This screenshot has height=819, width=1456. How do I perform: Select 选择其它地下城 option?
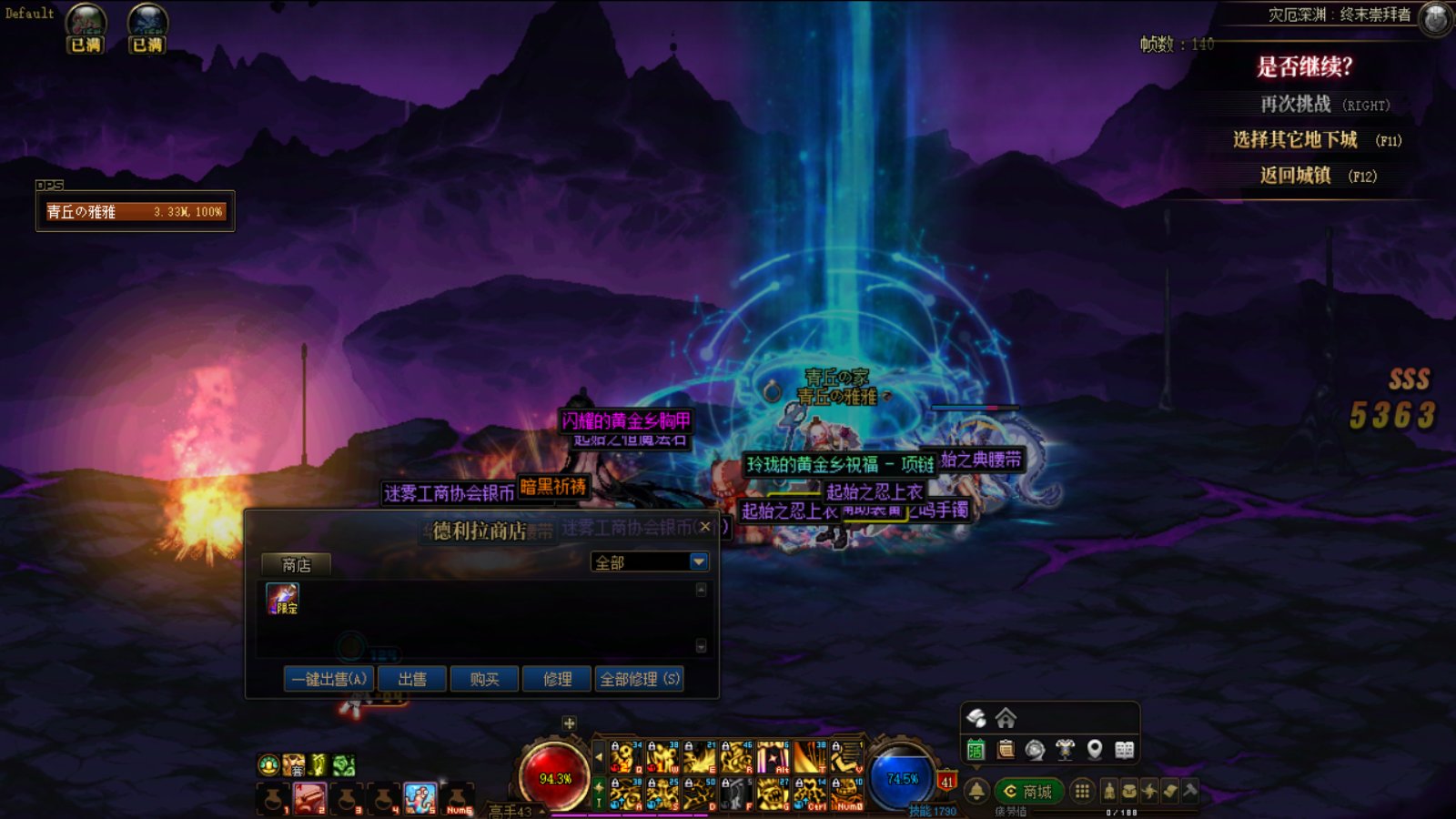pyautogui.click(x=1295, y=139)
